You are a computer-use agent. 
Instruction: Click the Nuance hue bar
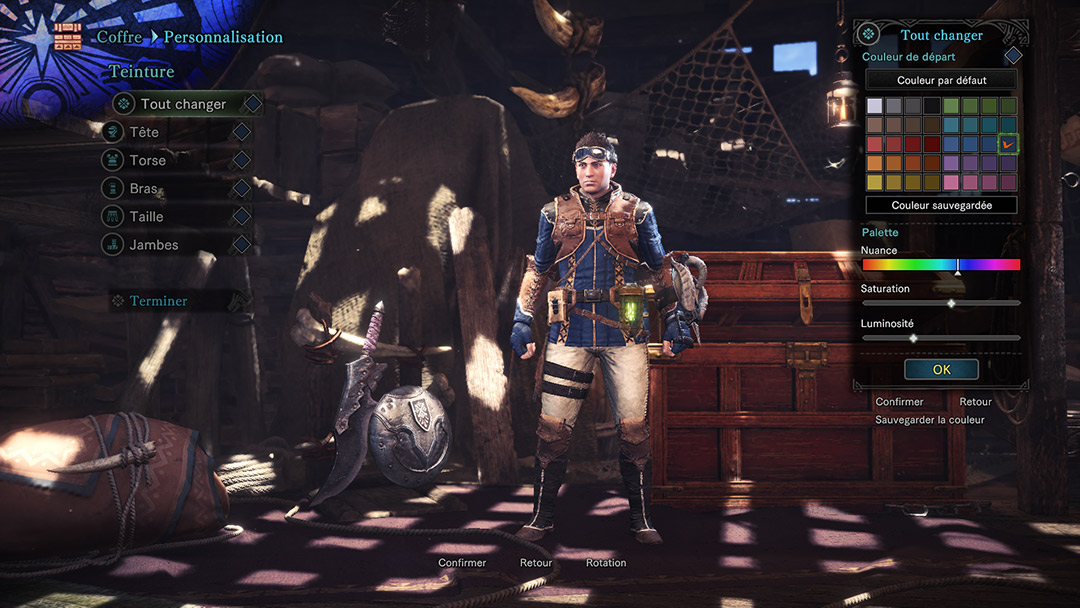click(941, 265)
